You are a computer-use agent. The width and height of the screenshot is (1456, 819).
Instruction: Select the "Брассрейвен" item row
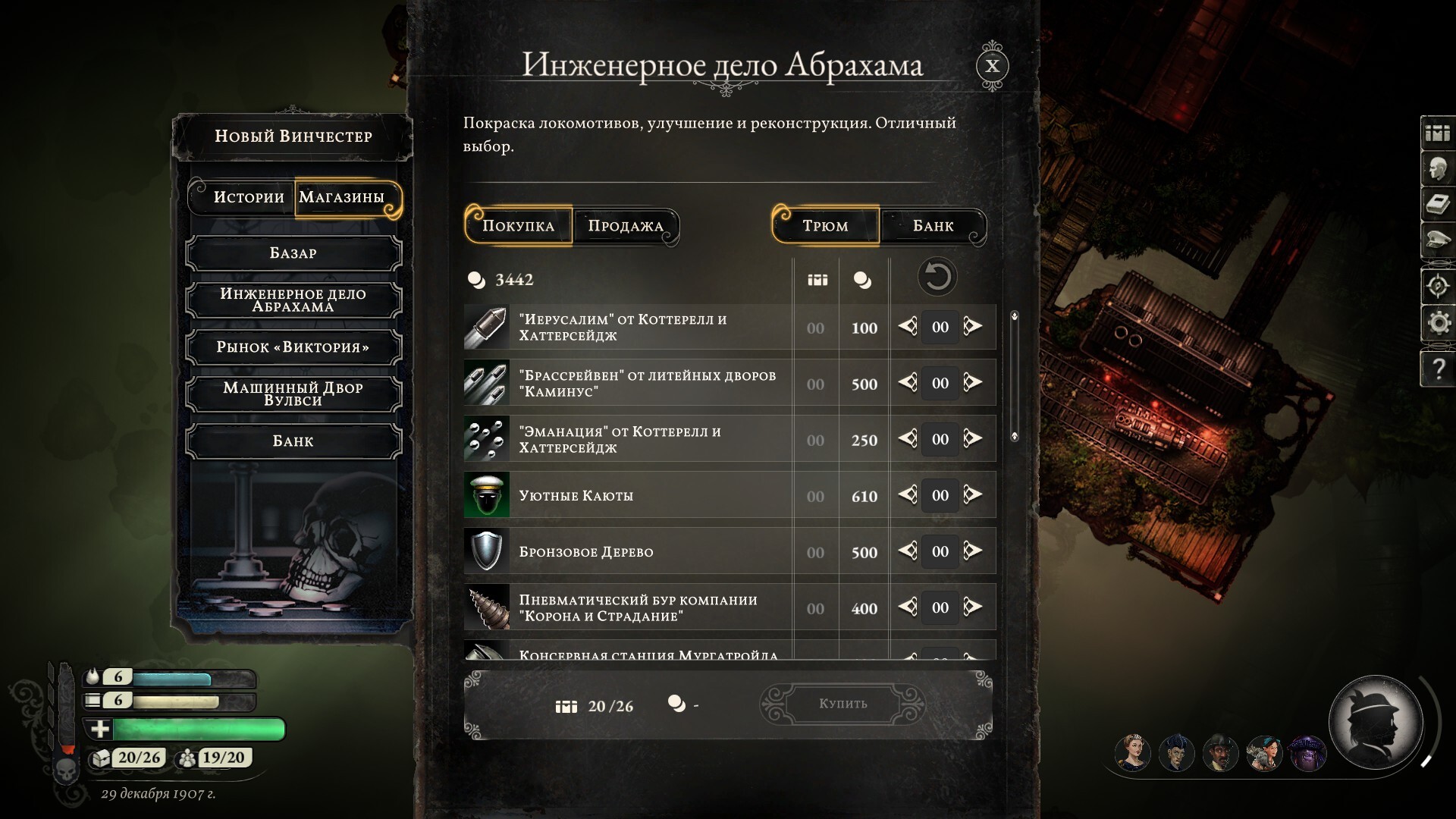(x=646, y=384)
